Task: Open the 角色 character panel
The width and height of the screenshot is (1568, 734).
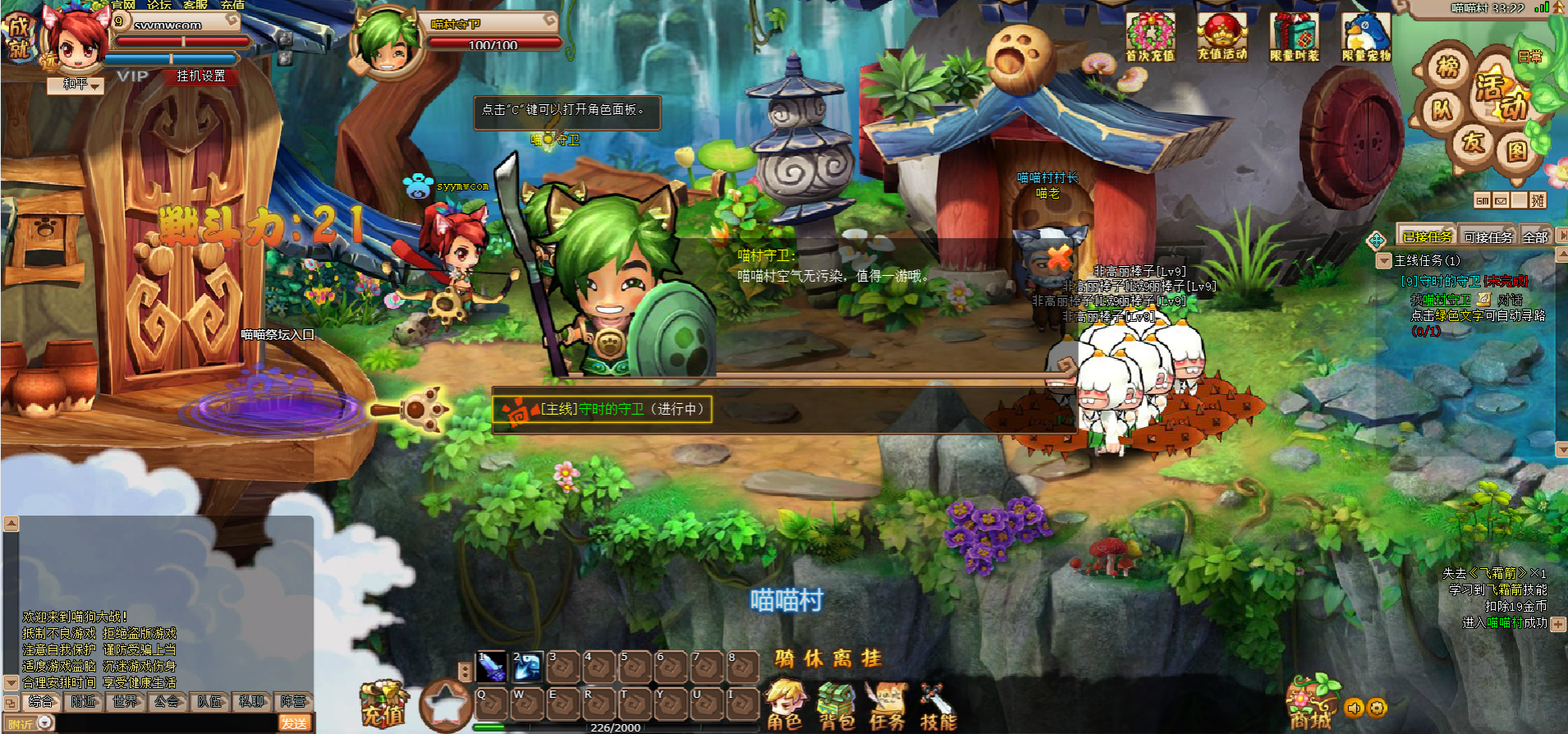Action: [784, 706]
